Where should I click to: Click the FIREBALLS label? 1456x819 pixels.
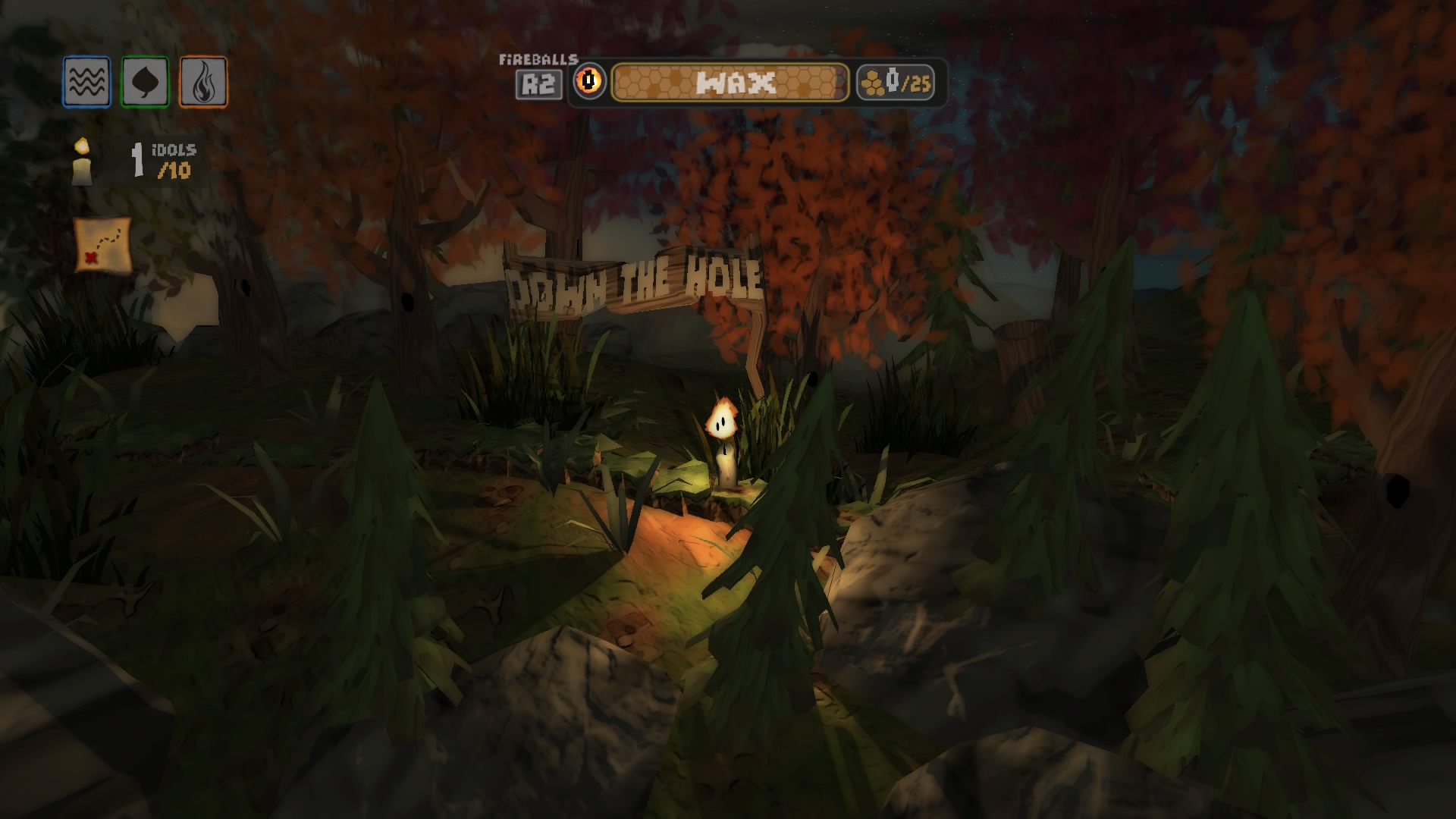(x=538, y=59)
